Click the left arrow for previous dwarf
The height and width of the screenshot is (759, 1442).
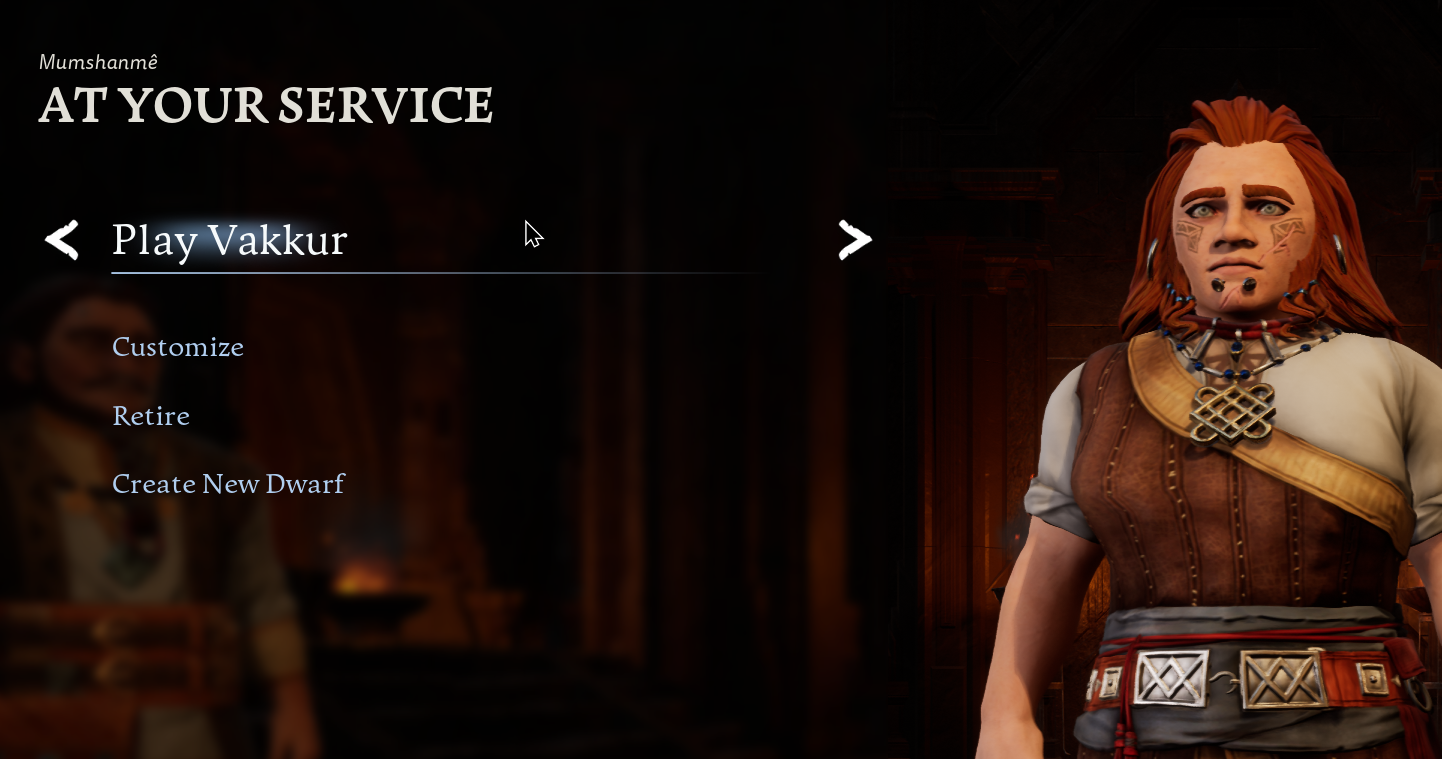pyautogui.click(x=62, y=241)
